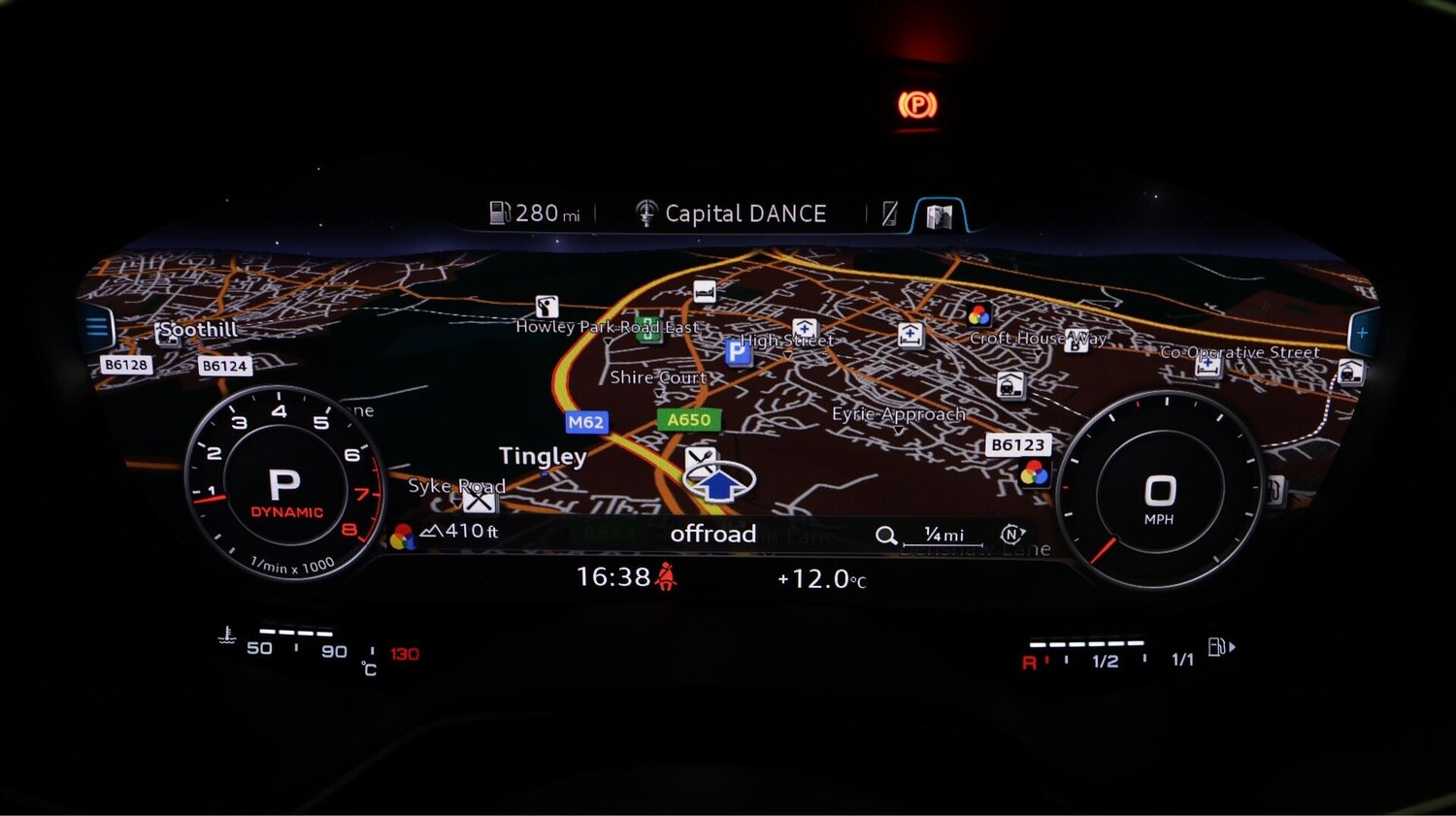Open the left hamburger menu tab
The width and height of the screenshot is (1456, 816).
click(x=97, y=327)
